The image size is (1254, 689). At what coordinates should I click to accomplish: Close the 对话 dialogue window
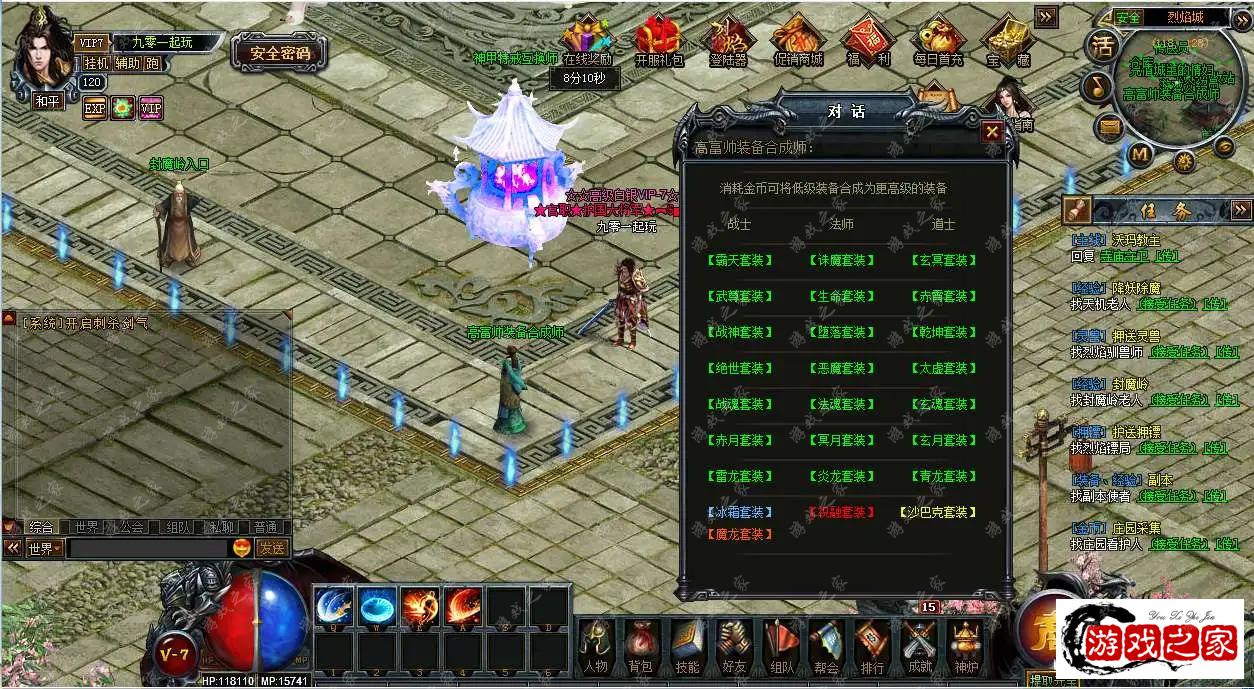[x=991, y=131]
